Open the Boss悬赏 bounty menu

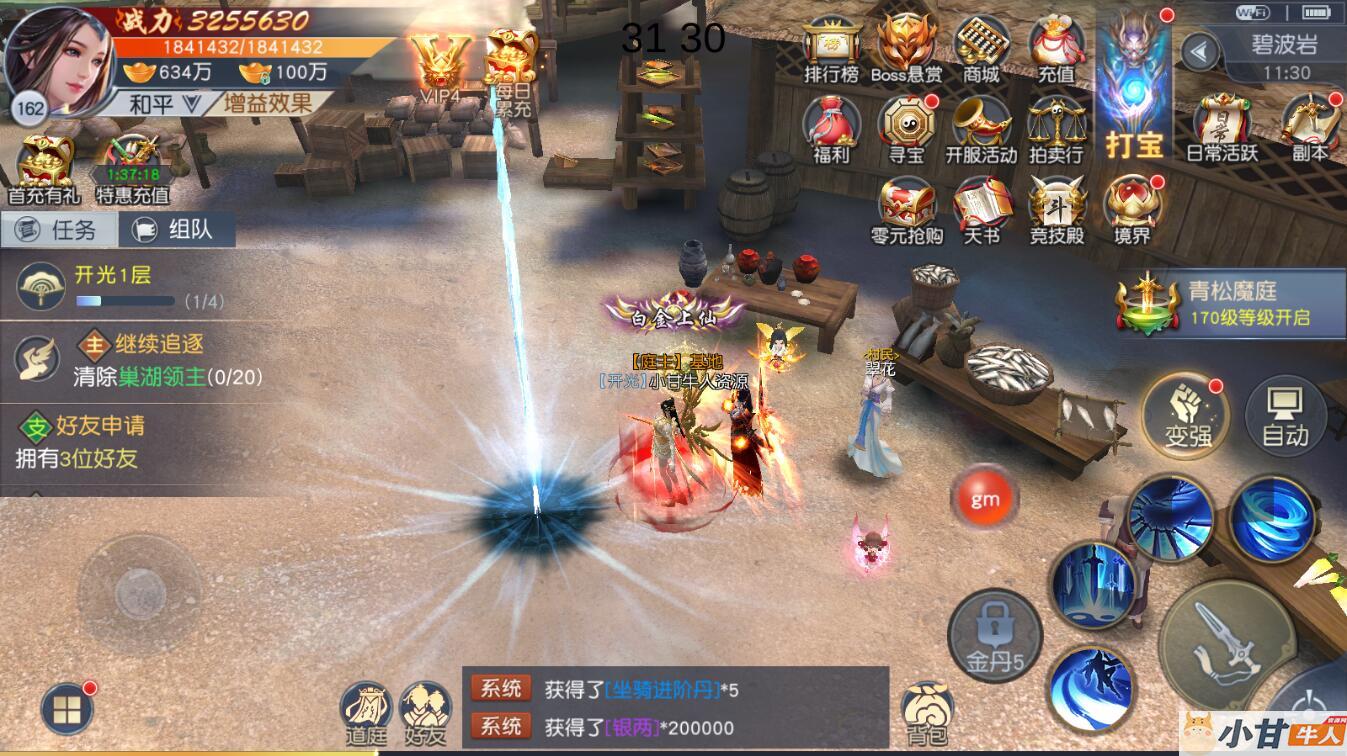point(906,47)
